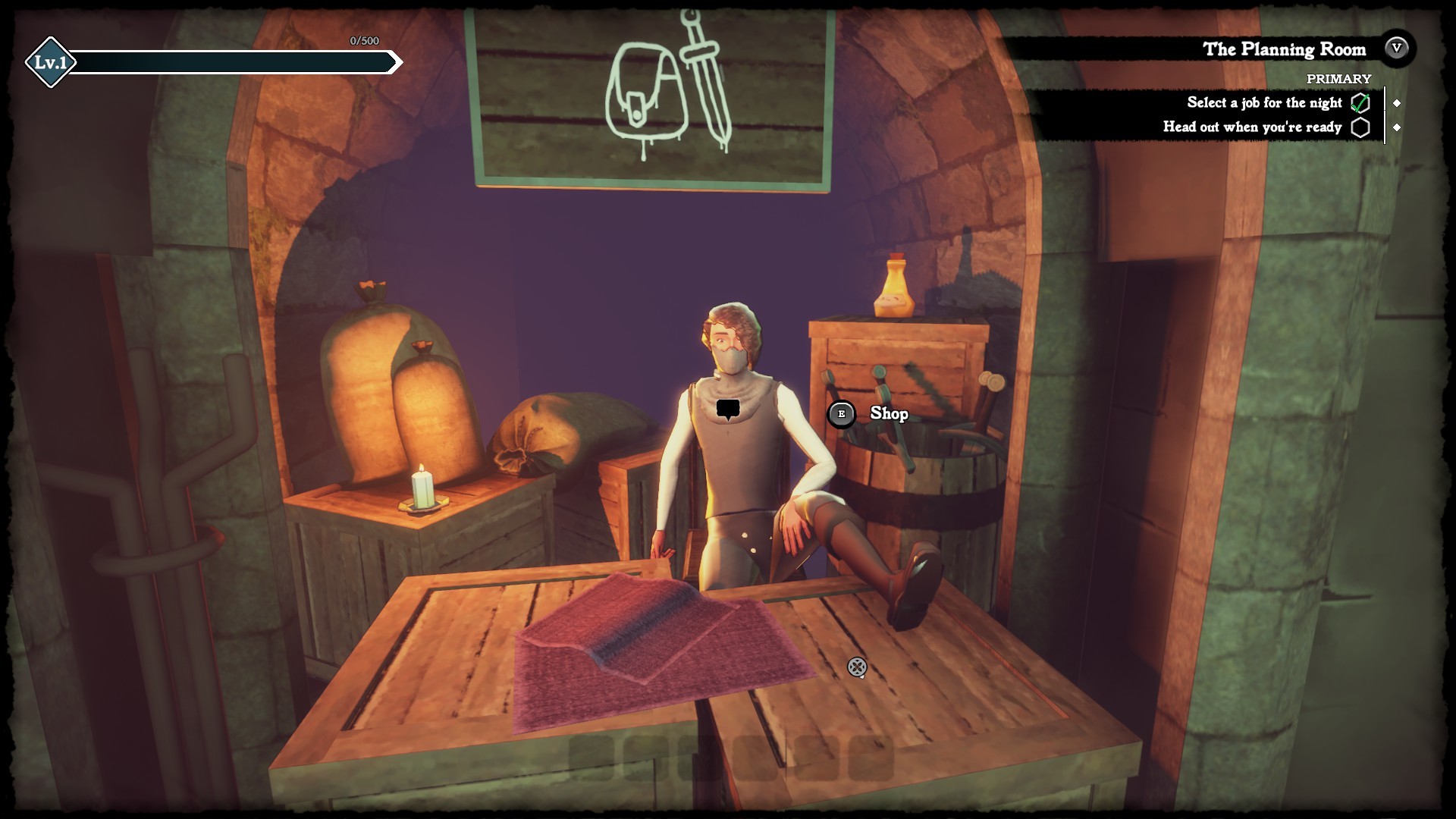Click the E key interaction icon next to Shop
Viewport: 1456px width, 819px height.
coord(841,415)
